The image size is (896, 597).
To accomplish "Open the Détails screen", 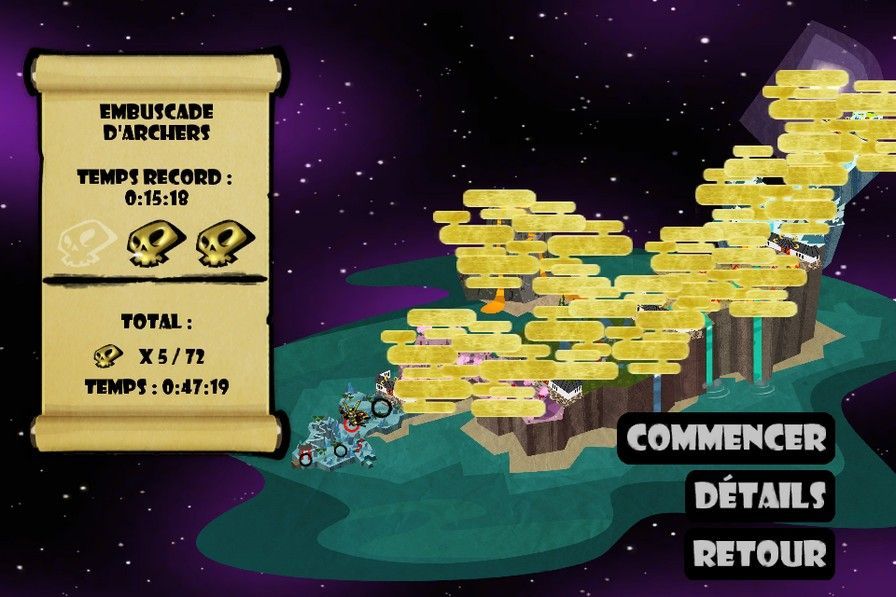I will pos(760,495).
